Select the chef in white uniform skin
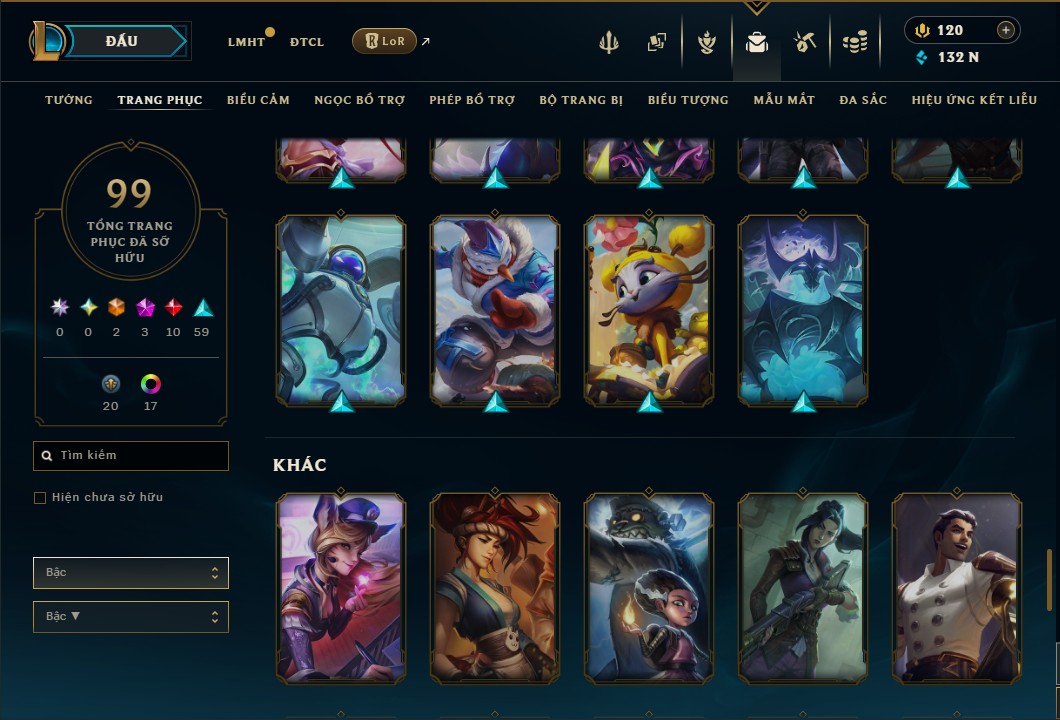The image size is (1060, 720). (957, 588)
